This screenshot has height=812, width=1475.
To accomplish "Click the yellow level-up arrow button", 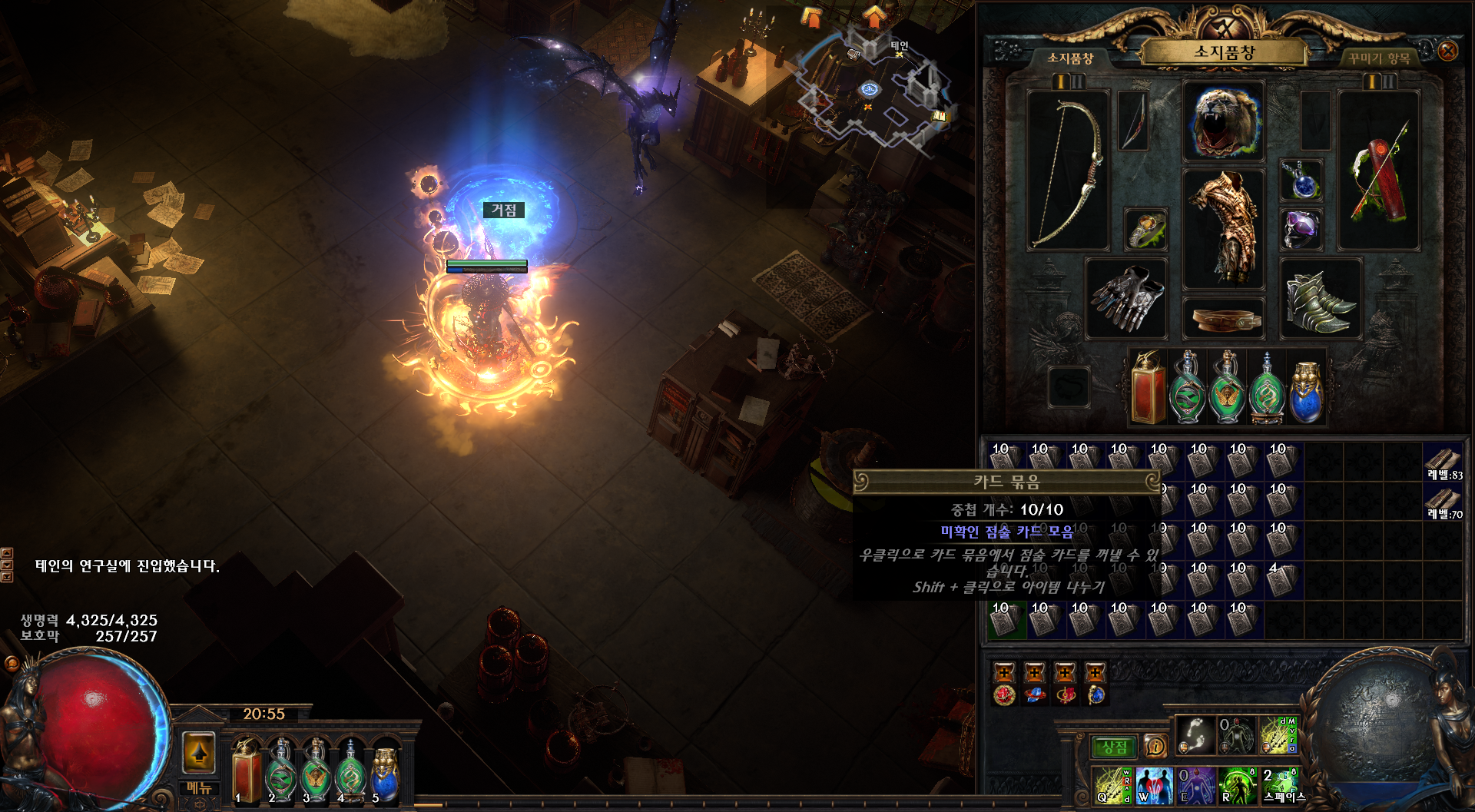I will [199, 752].
